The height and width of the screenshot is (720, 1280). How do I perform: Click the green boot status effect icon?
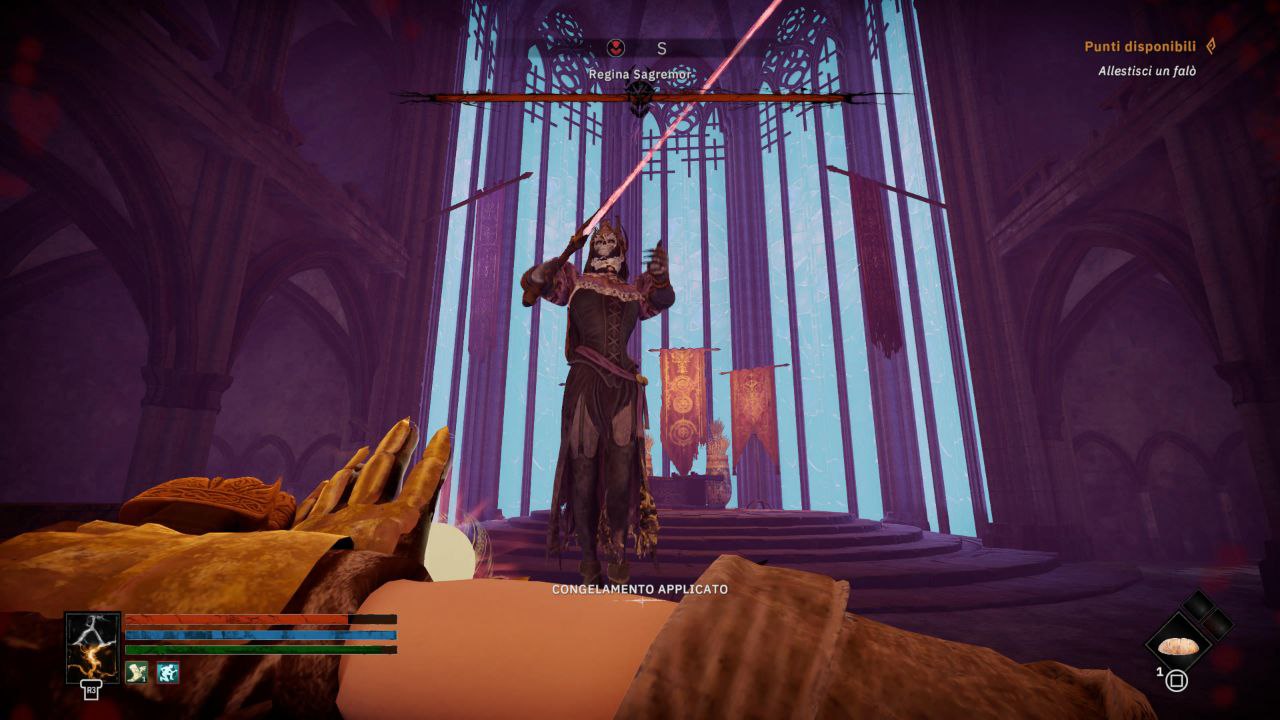(x=138, y=673)
